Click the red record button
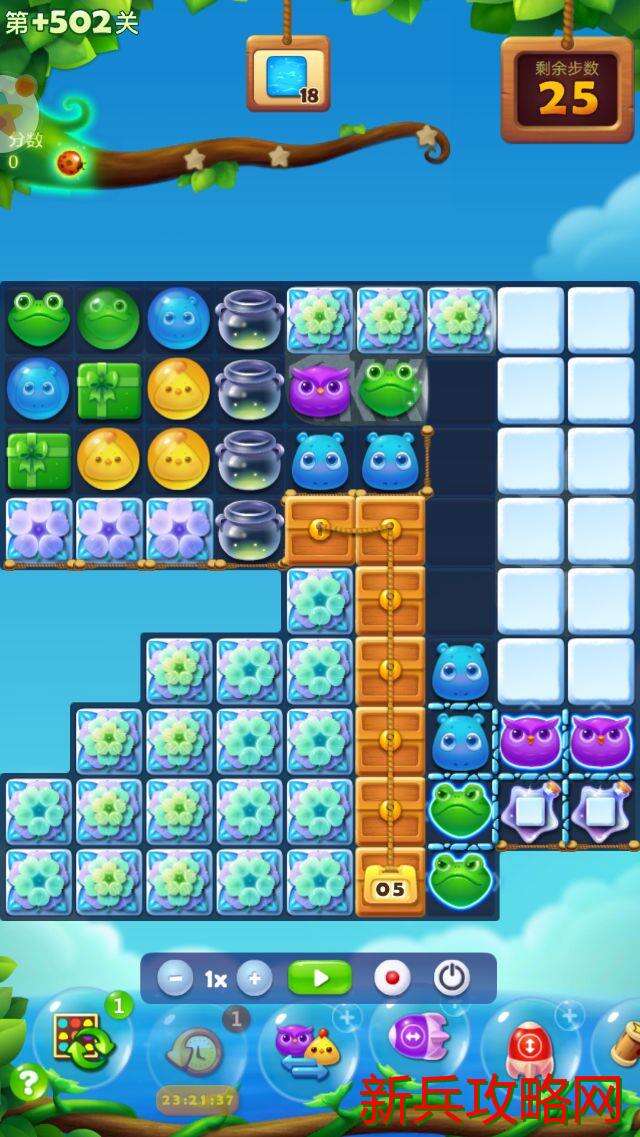 392,978
